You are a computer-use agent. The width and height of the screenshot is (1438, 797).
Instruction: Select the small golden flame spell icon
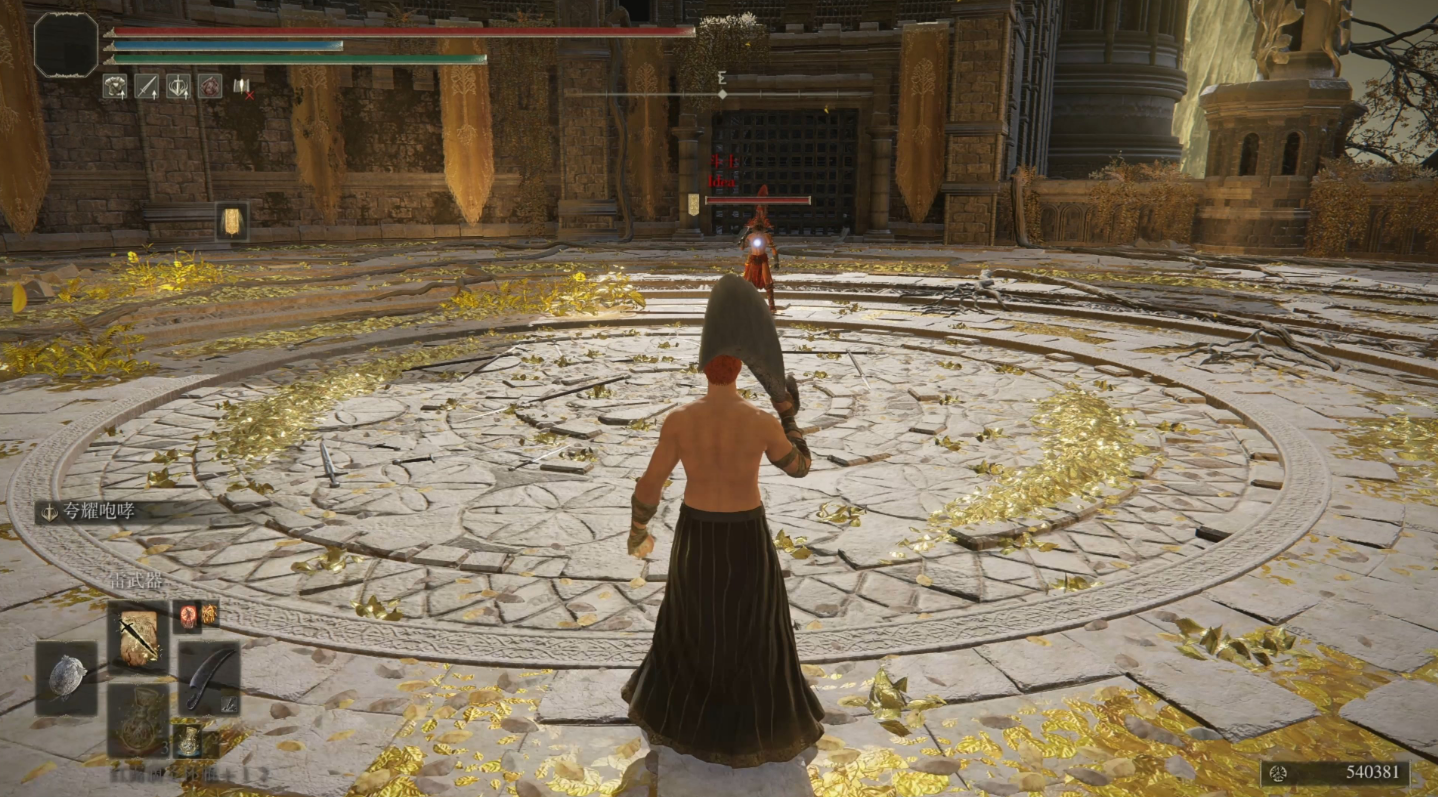pos(210,614)
